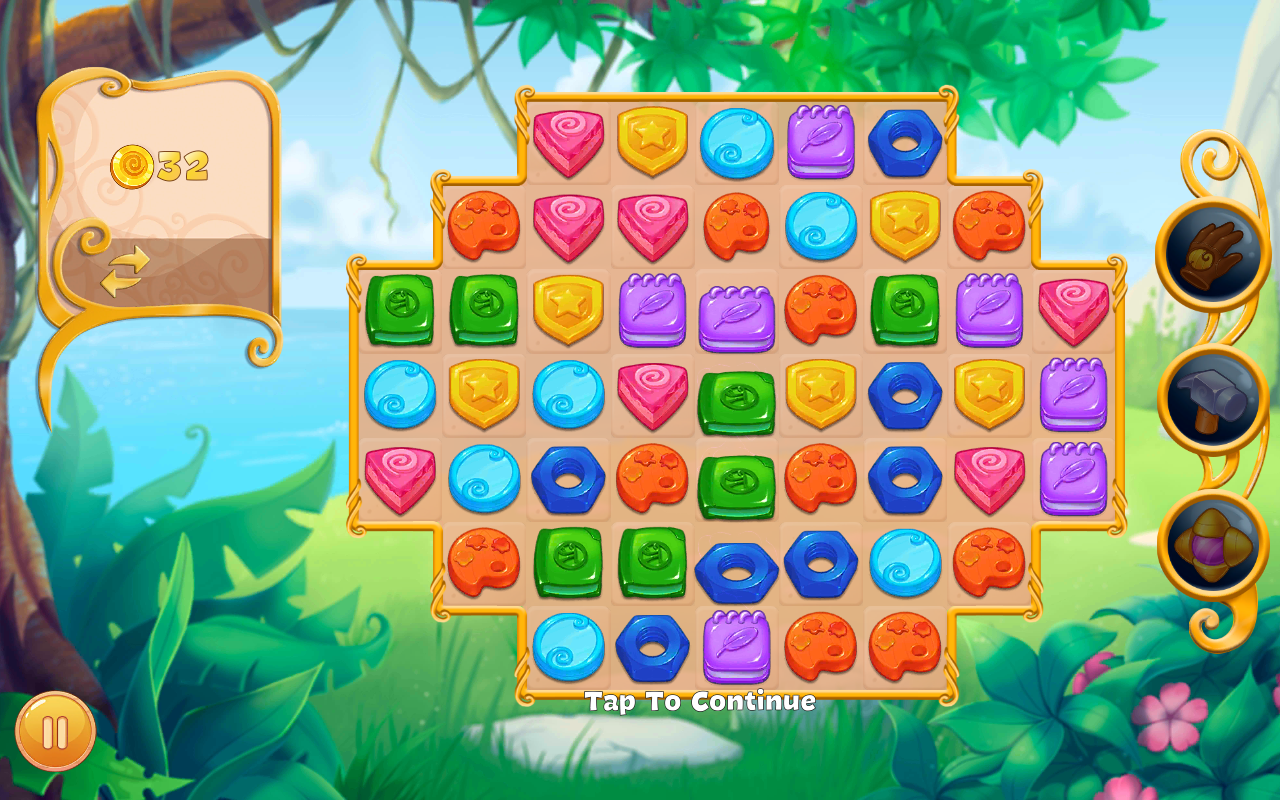The width and height of the screenshot is (1280, 800).
Task: Pause the game with the orange button
Action: coord(55,733)
